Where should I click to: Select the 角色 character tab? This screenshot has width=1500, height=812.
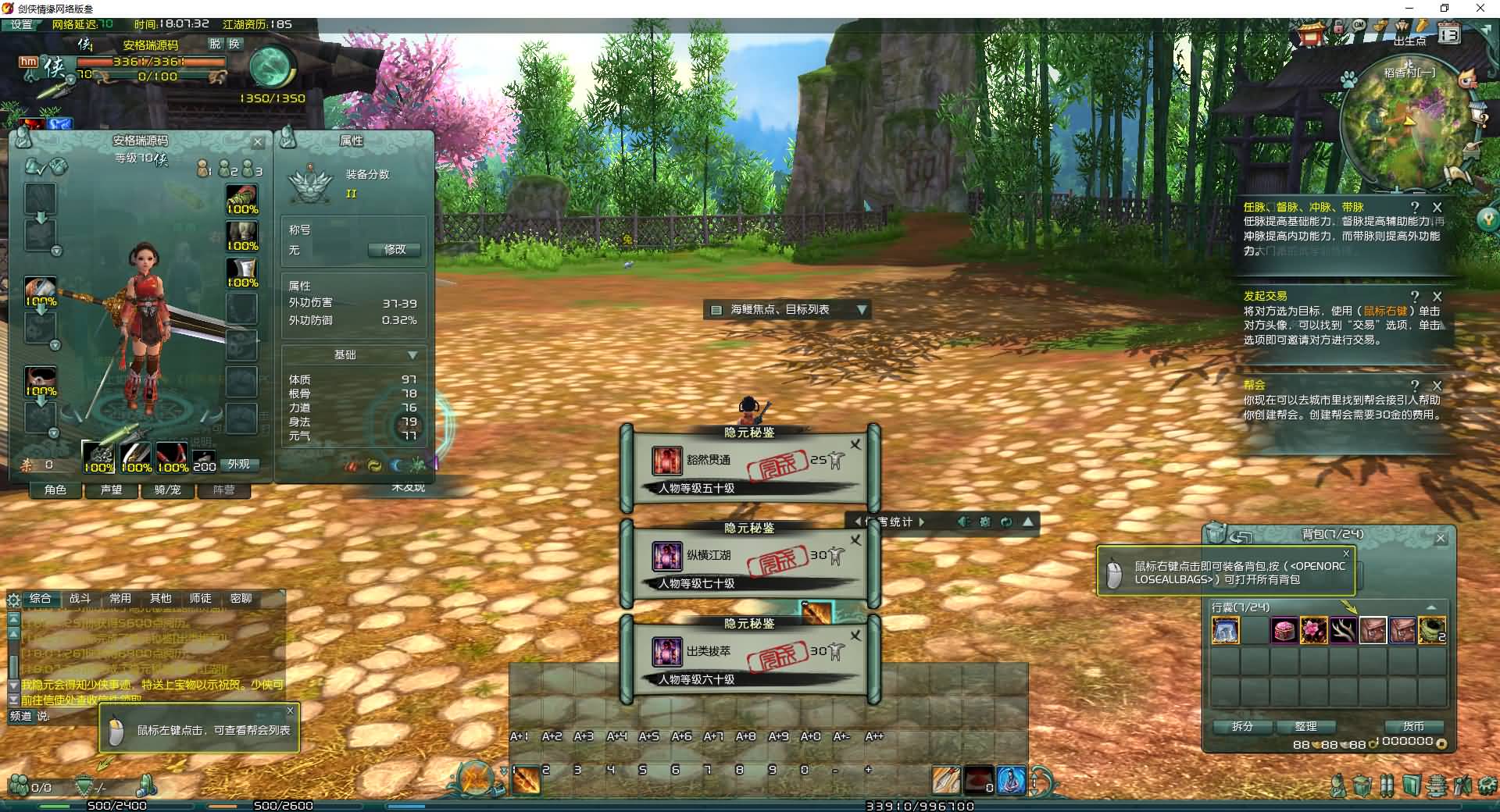click(x=55, y=490)
